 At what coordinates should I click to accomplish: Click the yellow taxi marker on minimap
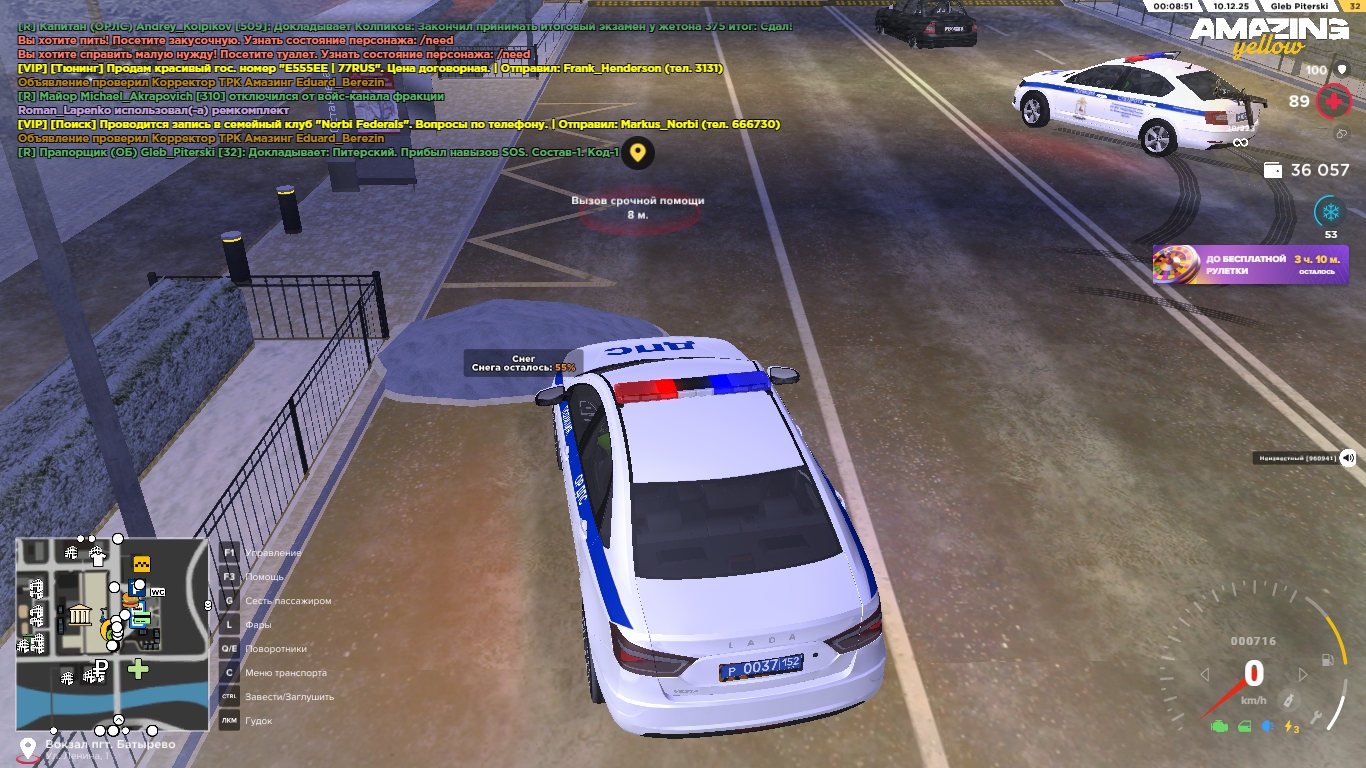click(142, 563)
